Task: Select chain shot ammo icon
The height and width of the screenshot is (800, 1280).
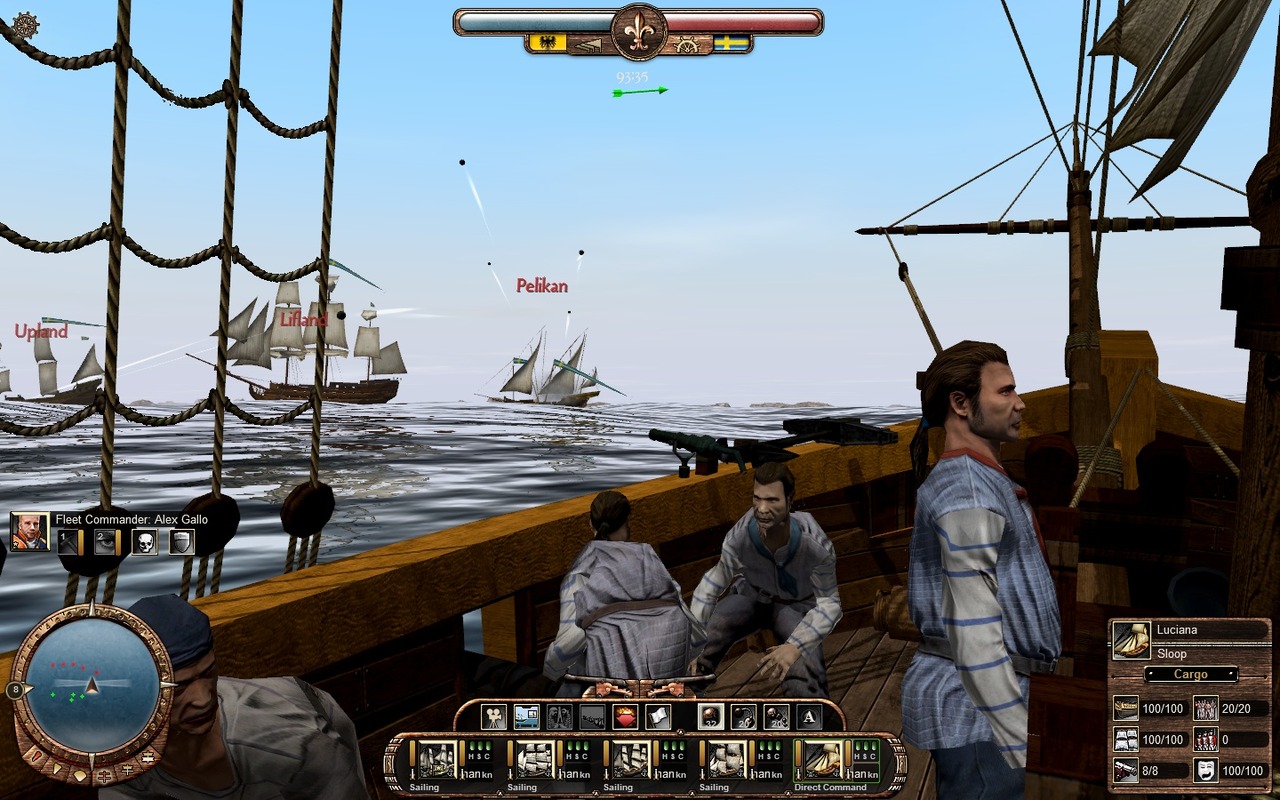Action: [x=744, y=716]
